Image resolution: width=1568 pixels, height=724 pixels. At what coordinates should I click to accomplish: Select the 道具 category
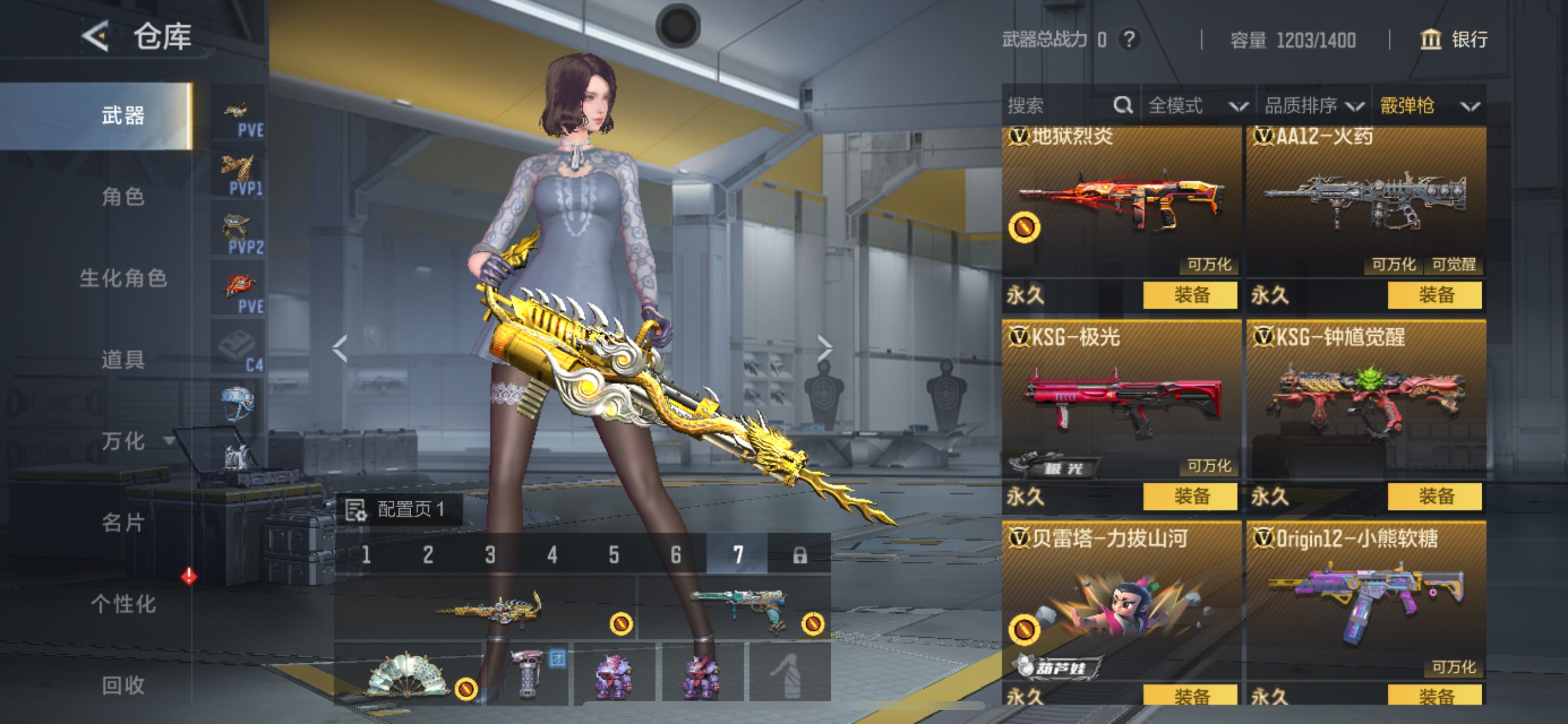[123, 360]
